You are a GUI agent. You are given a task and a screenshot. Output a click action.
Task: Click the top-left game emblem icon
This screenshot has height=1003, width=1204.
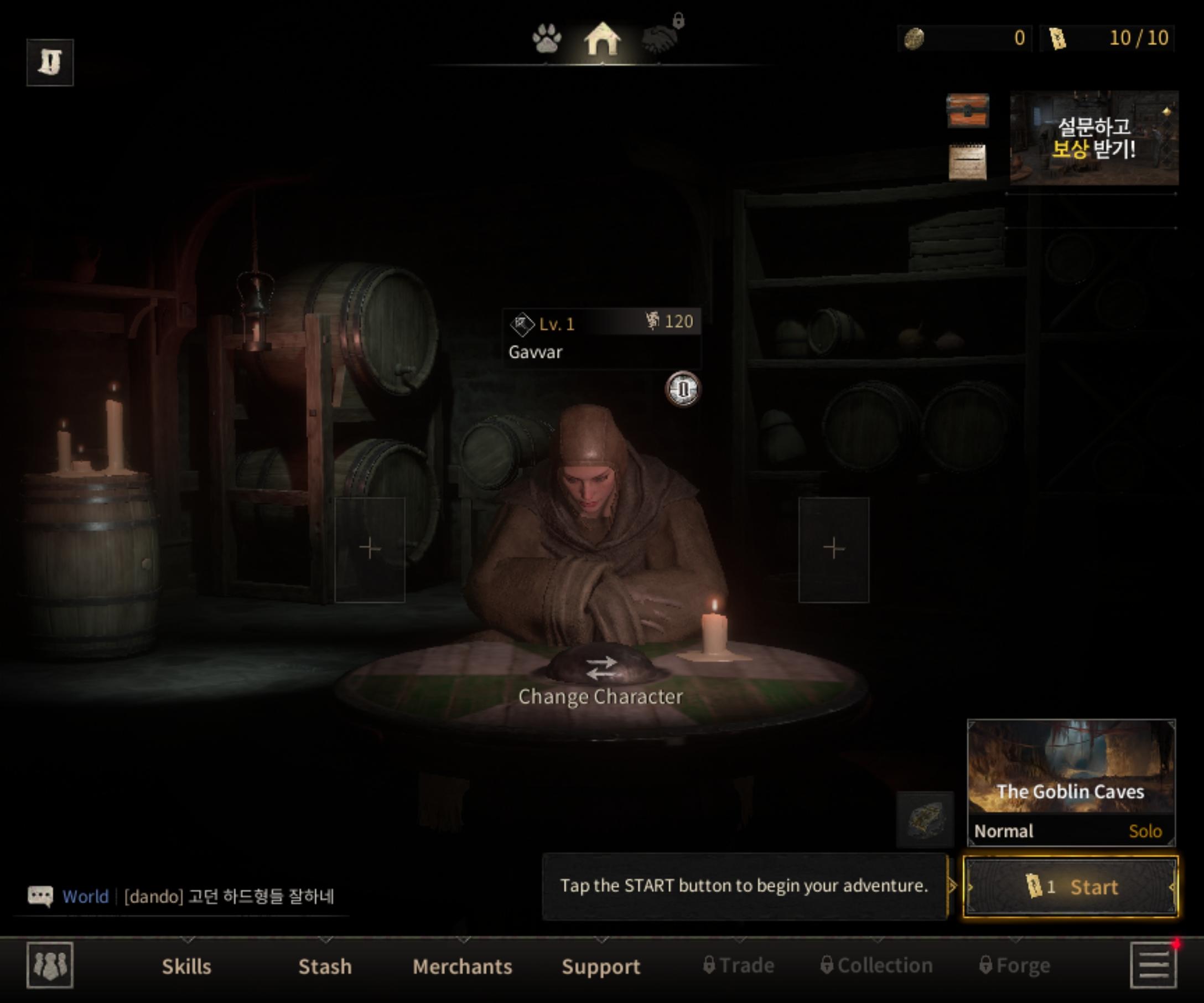pos(50,62)
